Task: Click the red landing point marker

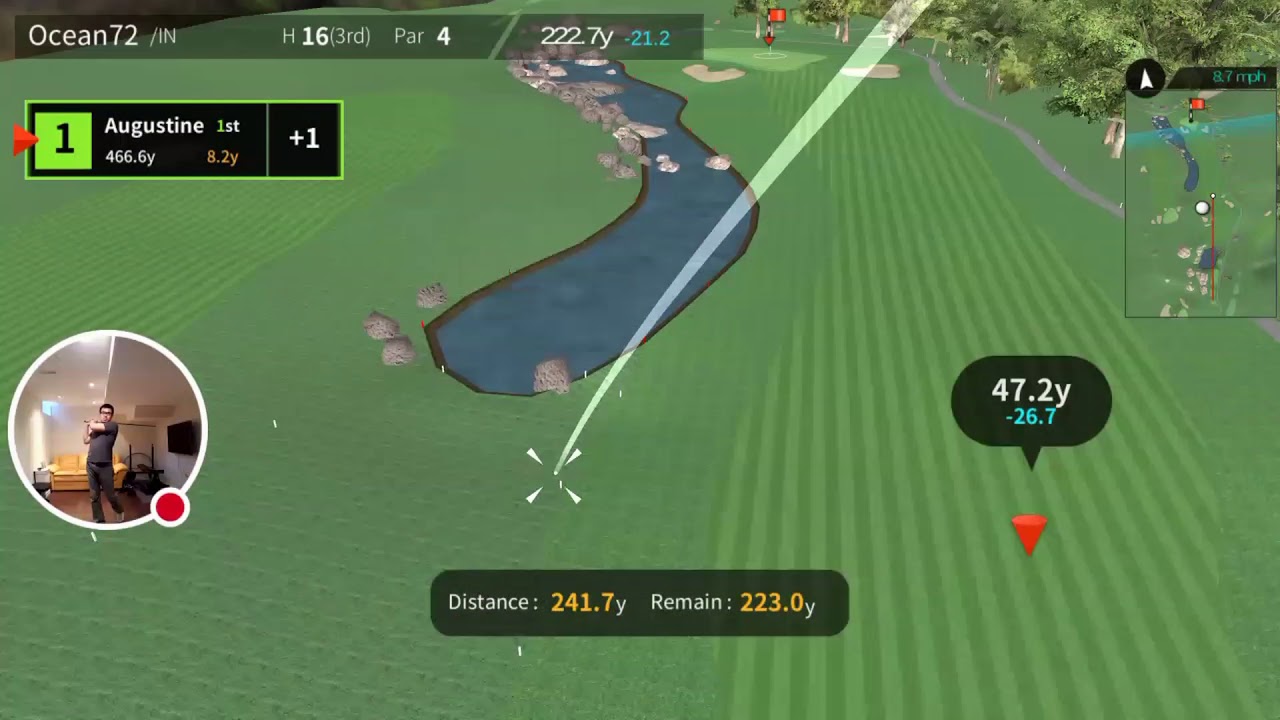Action: point(1029,531)
